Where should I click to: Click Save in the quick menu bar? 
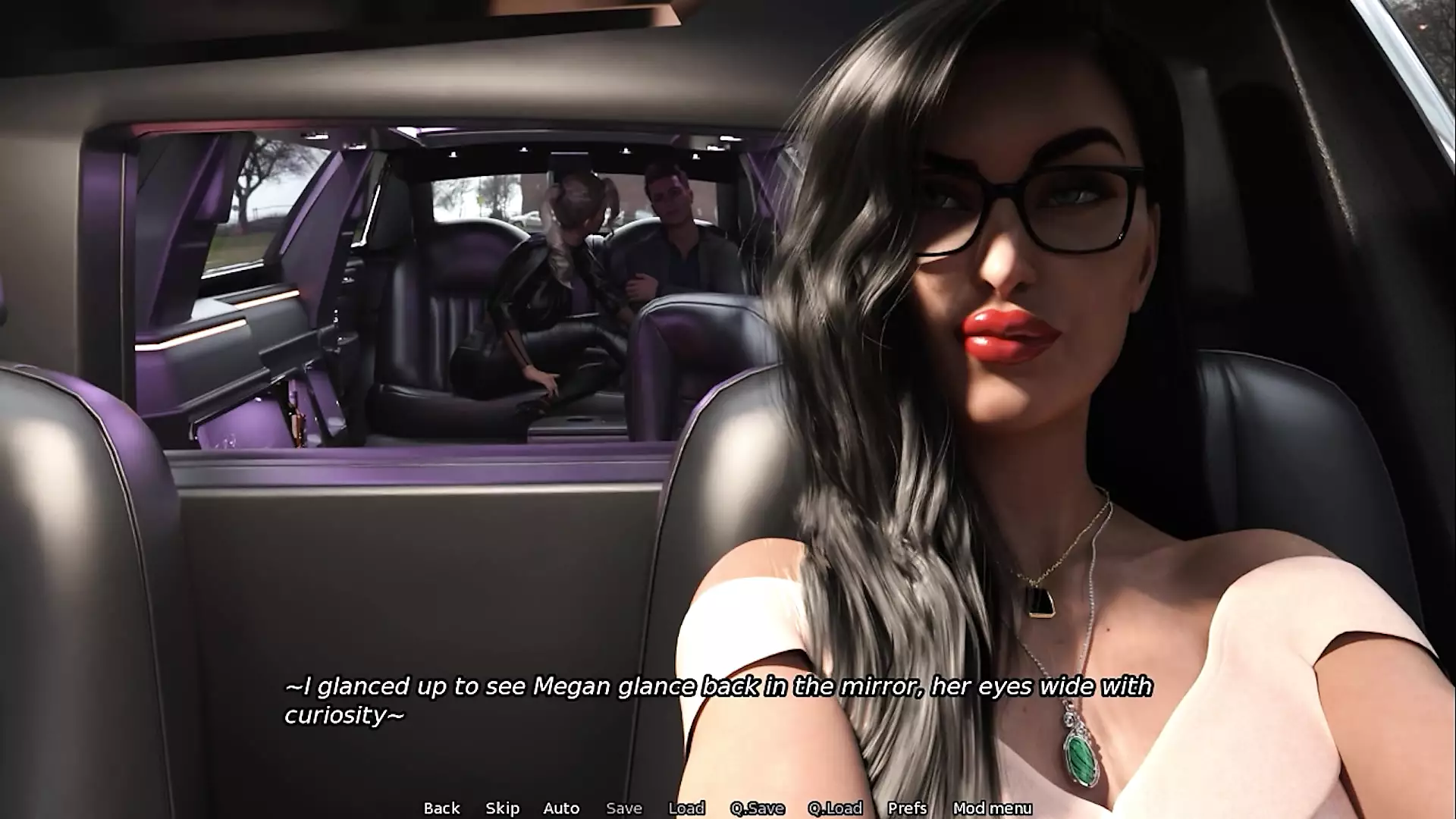point(623,808)
